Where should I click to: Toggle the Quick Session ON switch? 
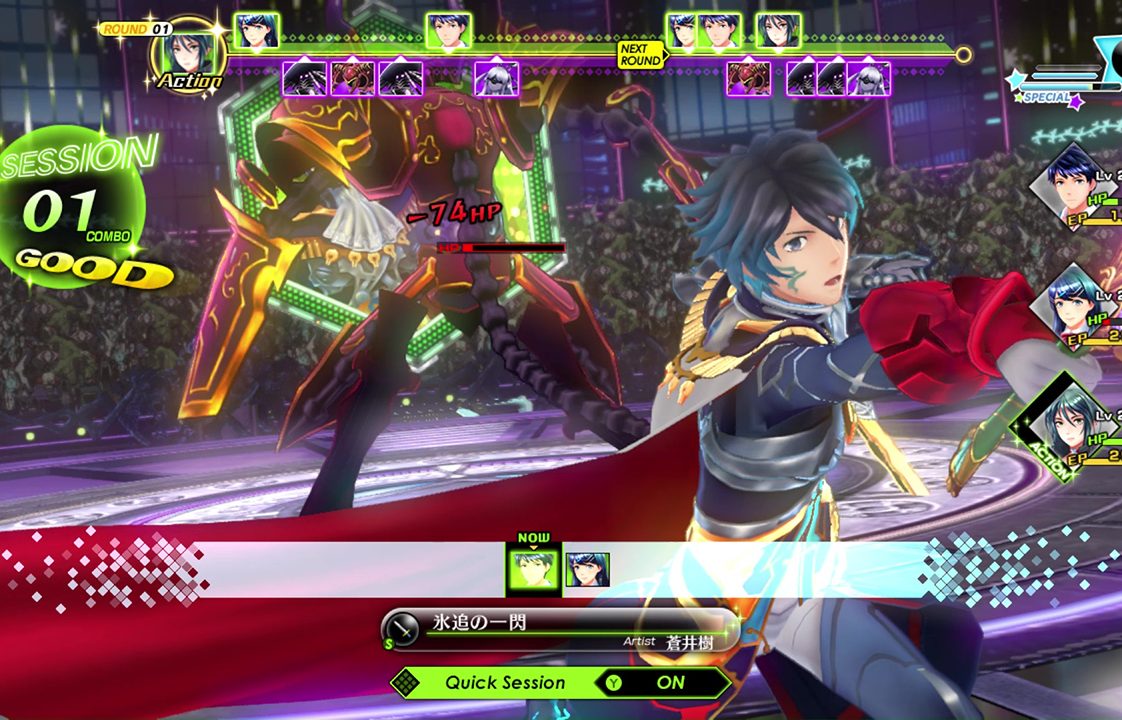click(x=661, y=683)
